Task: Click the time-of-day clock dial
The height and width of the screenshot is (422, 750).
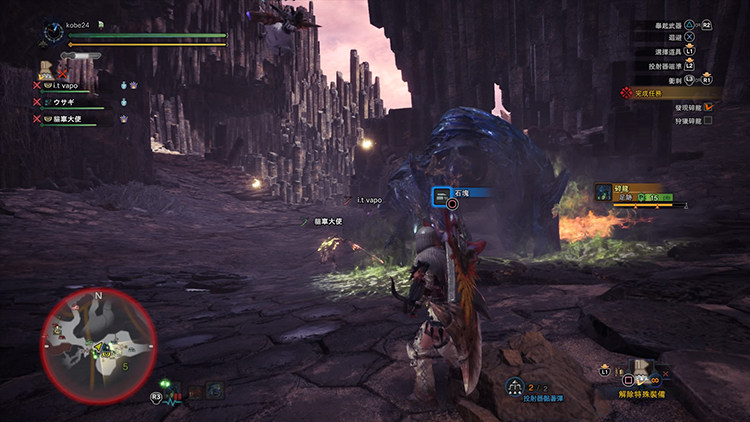Action: 53,34
